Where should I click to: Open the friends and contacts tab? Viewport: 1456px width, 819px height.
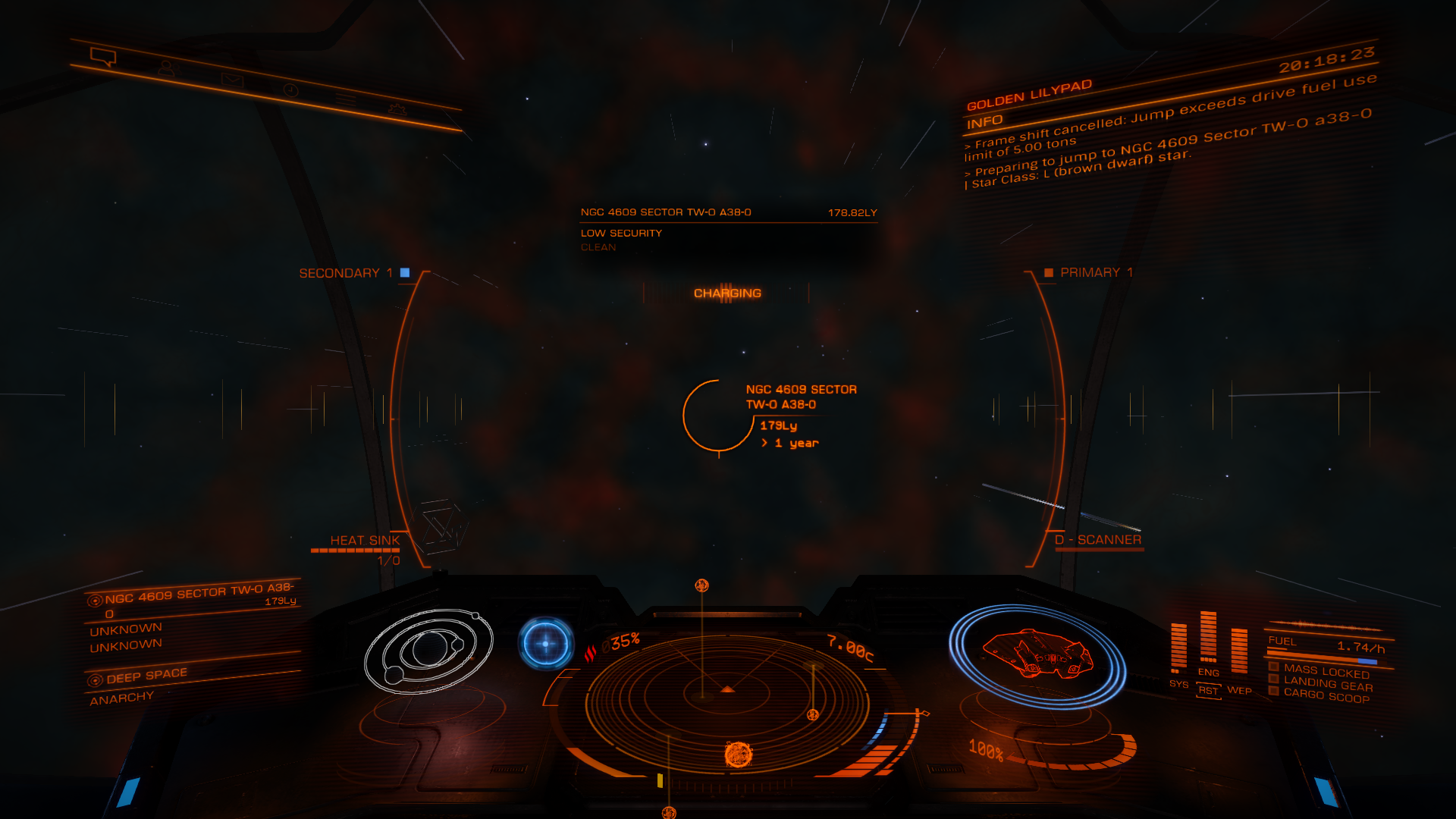click(166, 68)
